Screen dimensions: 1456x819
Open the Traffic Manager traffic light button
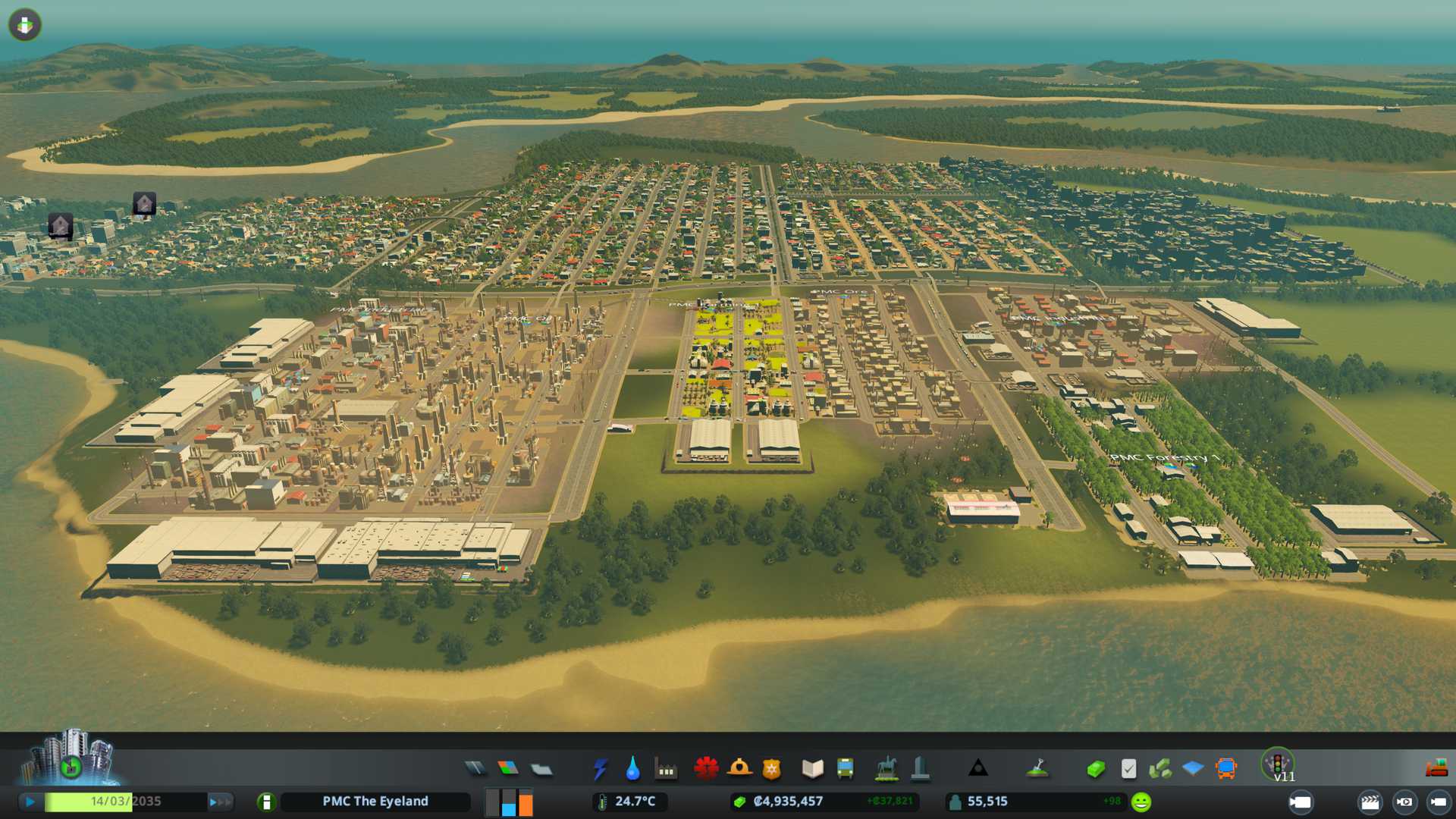[x=1277, y=762]
